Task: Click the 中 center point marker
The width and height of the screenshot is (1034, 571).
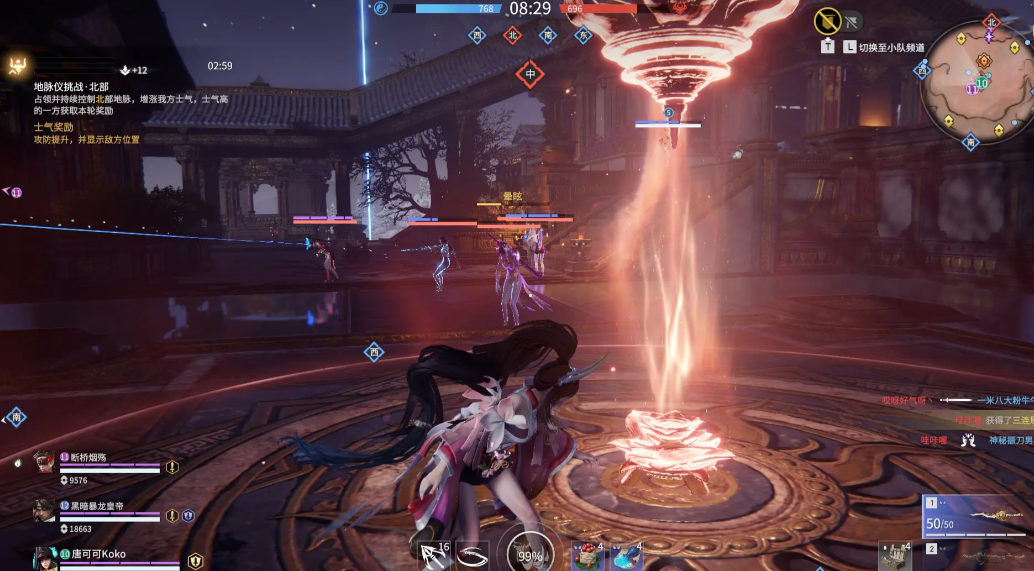Action: pos(530,74)
